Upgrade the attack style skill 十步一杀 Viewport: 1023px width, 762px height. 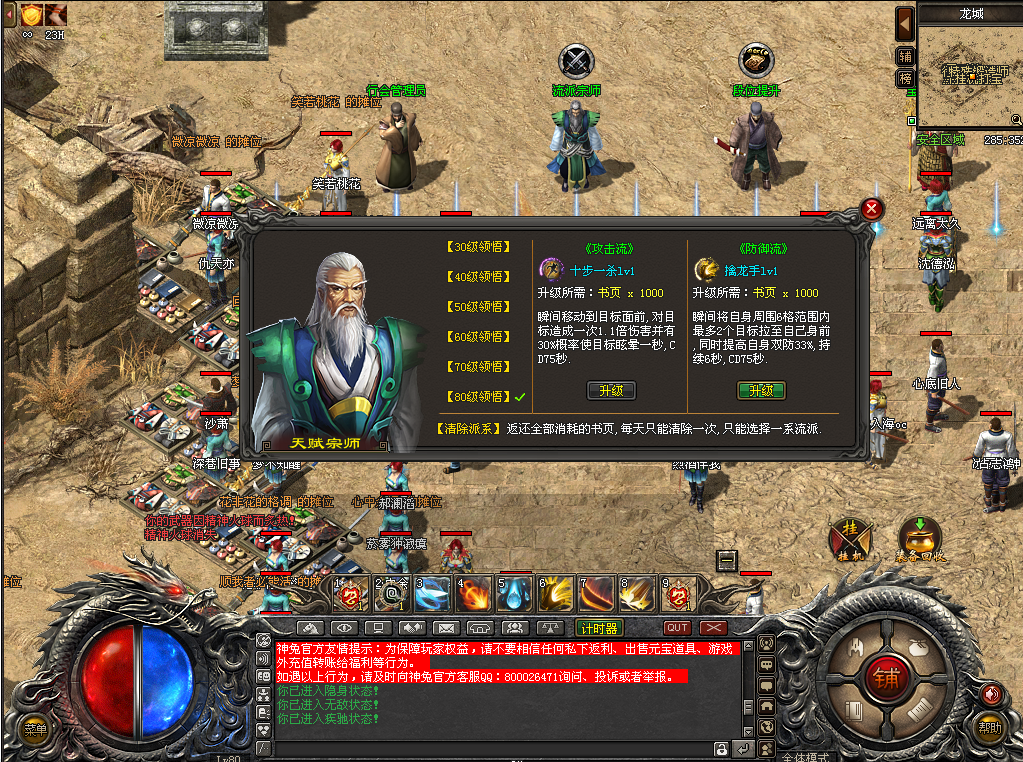point(610,390)
